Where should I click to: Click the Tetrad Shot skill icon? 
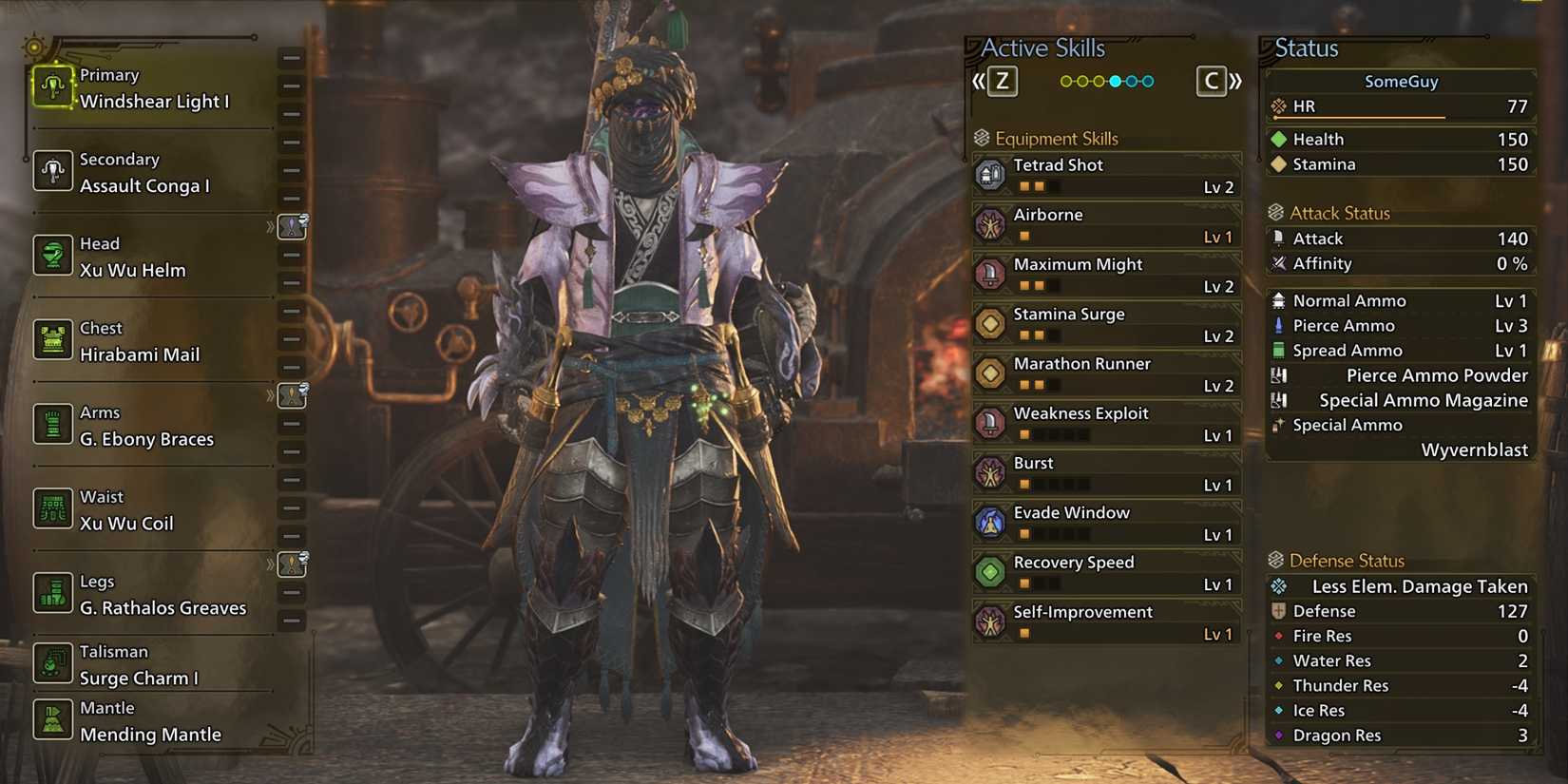(991, 175)
